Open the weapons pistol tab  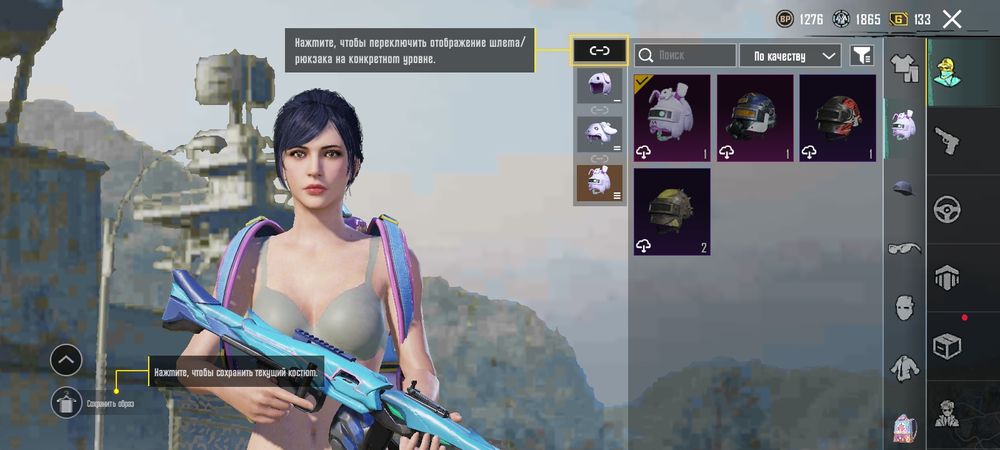tap(946, 140)
